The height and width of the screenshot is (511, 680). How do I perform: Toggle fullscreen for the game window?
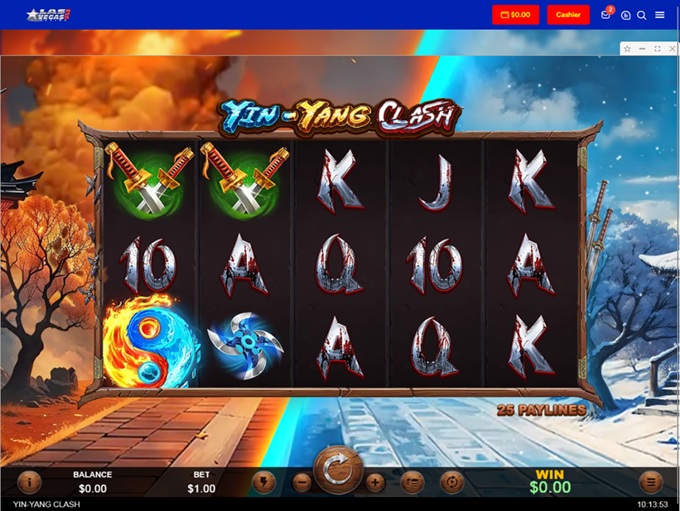pos(657,48)
